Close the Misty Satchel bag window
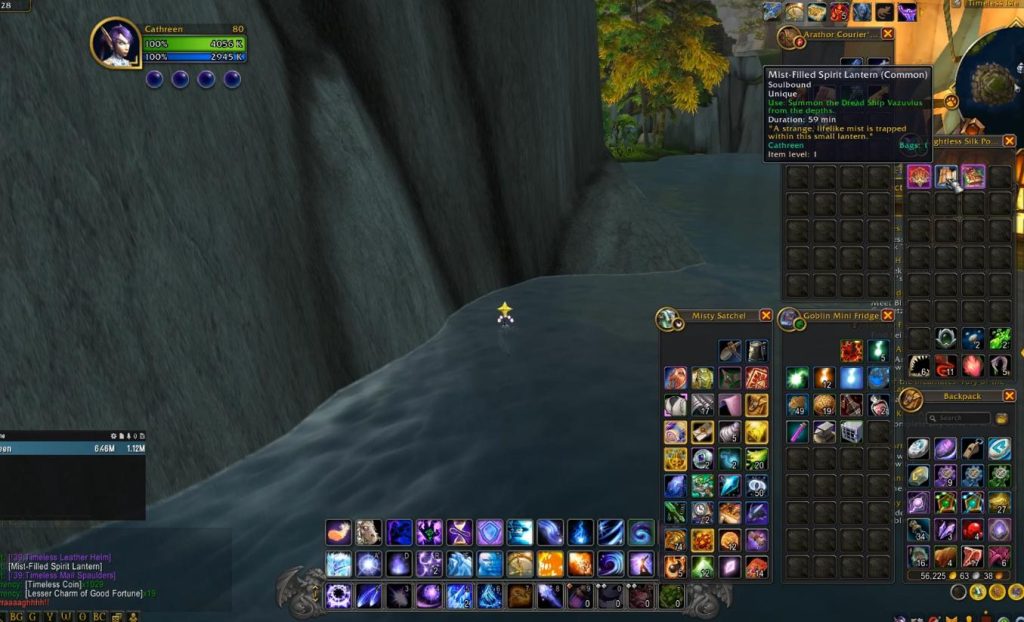Image resolution: width=1024 pixels, height=622 pixels. click(x=766, y=316)
